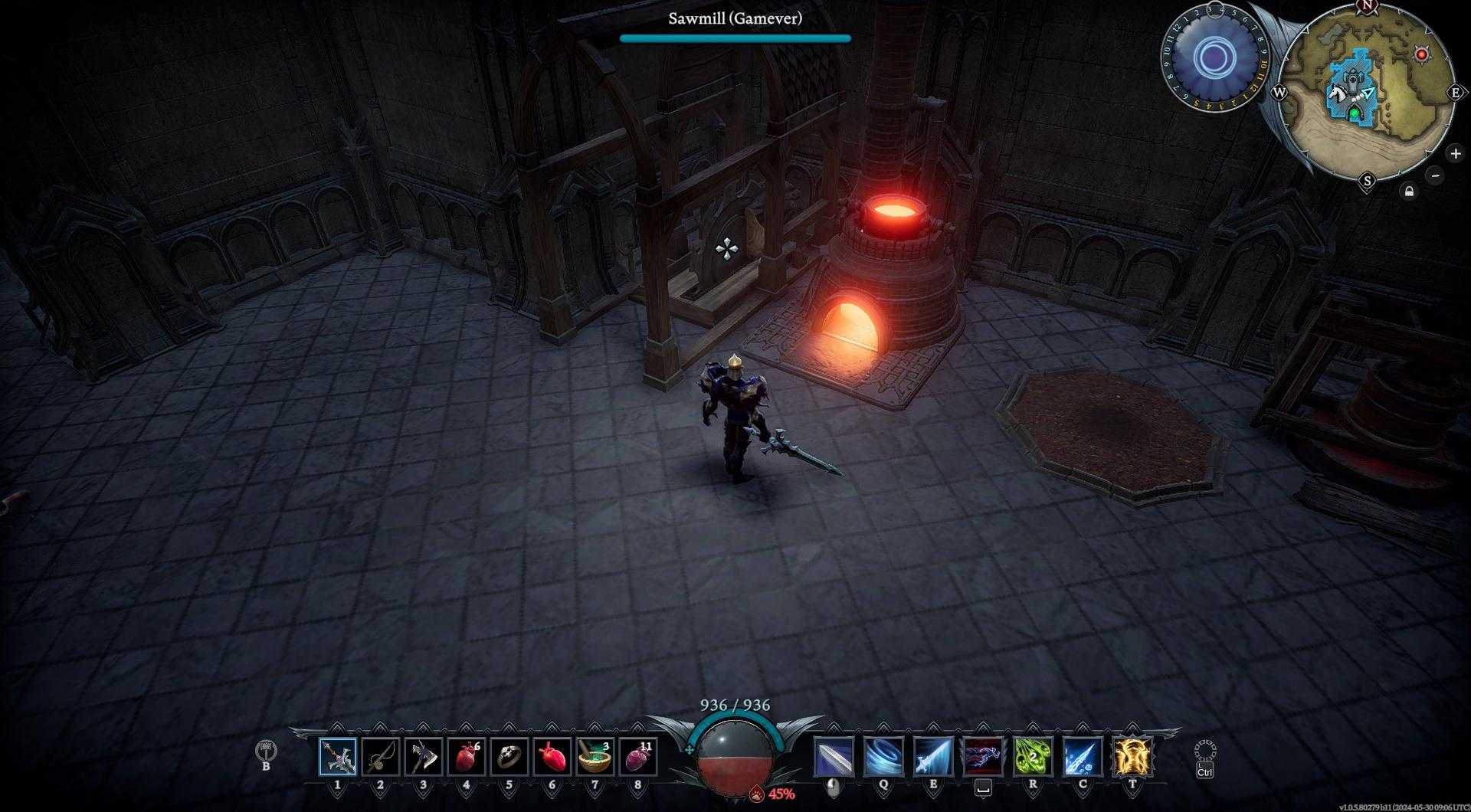The image size is (1471, 812).
Task: Zoom out the minimap with the minus button
Action: click(1435, 175)
